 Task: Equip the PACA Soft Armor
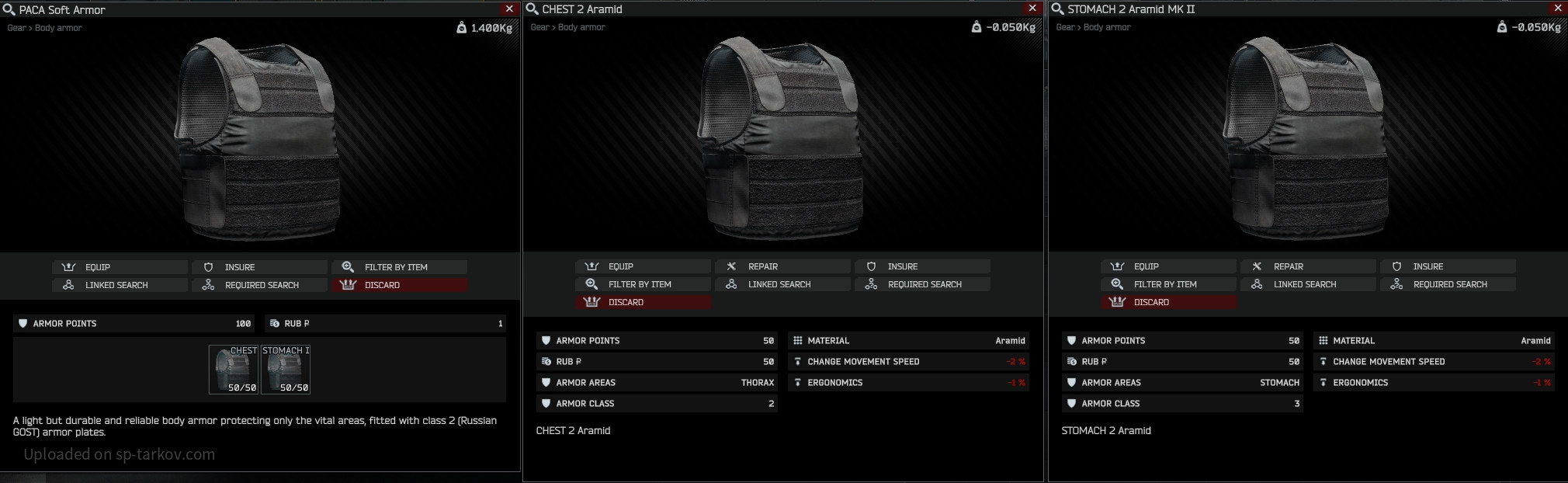(120, 267)
